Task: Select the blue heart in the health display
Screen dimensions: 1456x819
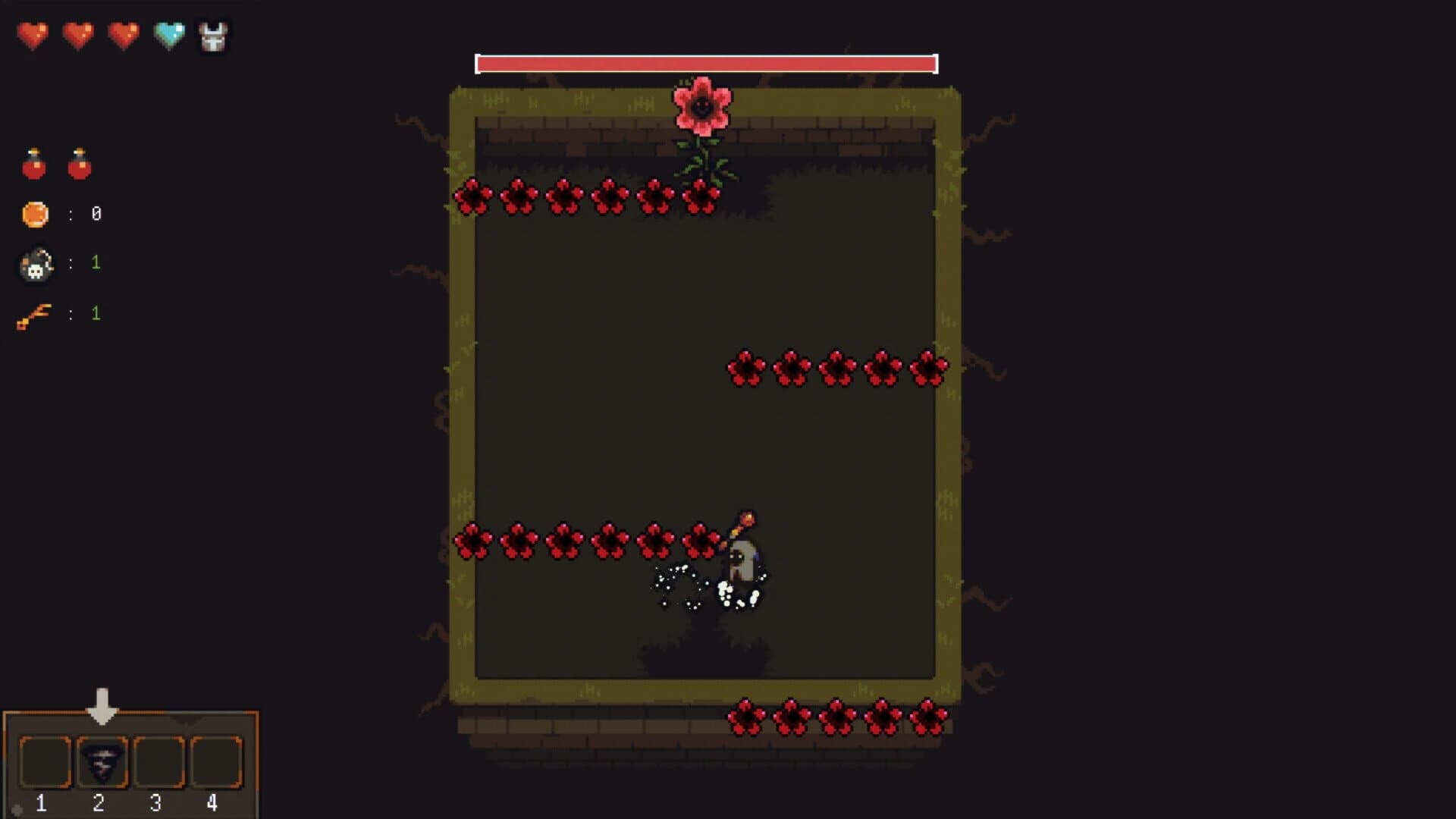Action: pyautogui.click(x=168, y=33)
